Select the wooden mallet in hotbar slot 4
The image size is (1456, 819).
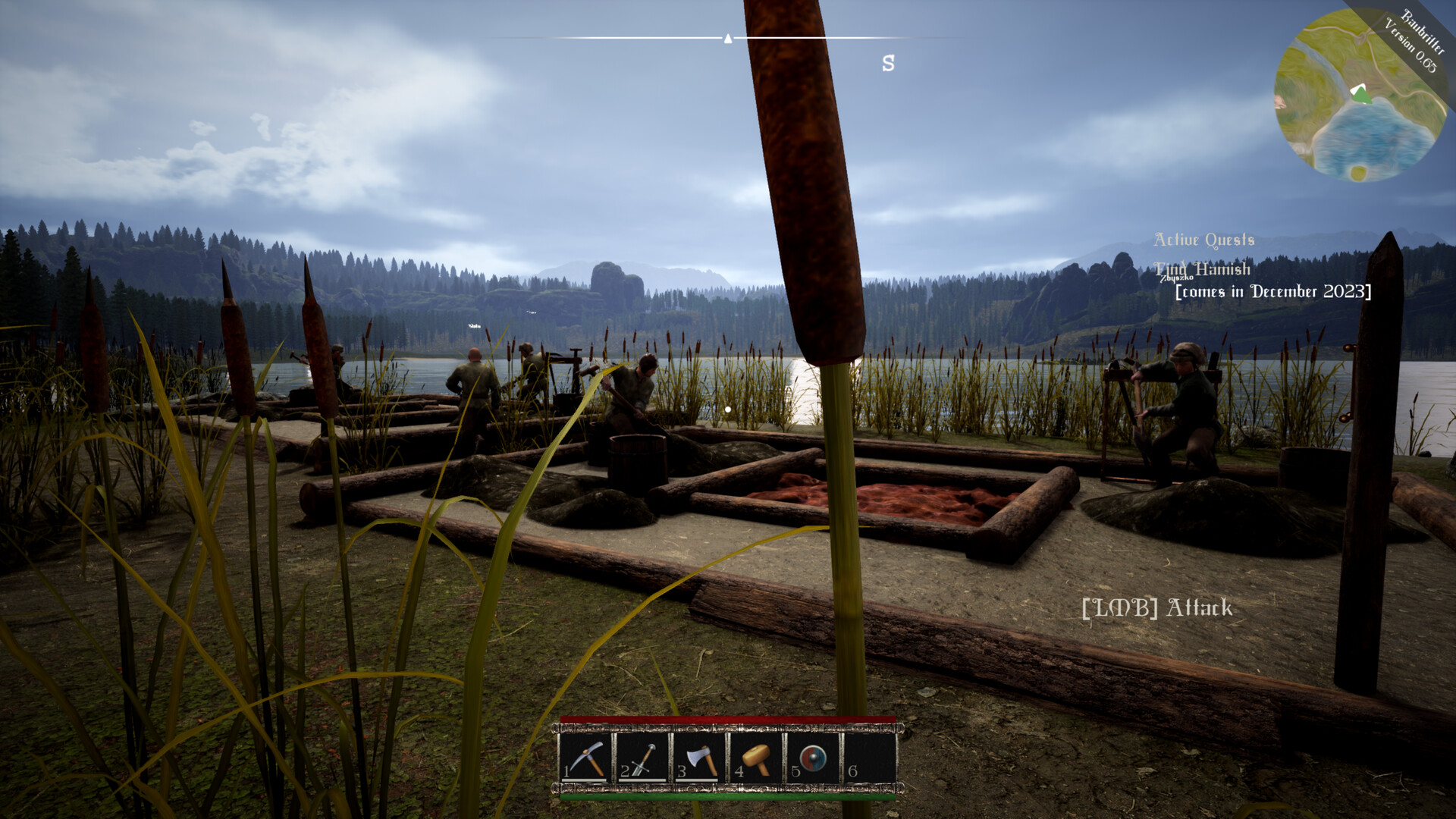click(x=756, y=758)
